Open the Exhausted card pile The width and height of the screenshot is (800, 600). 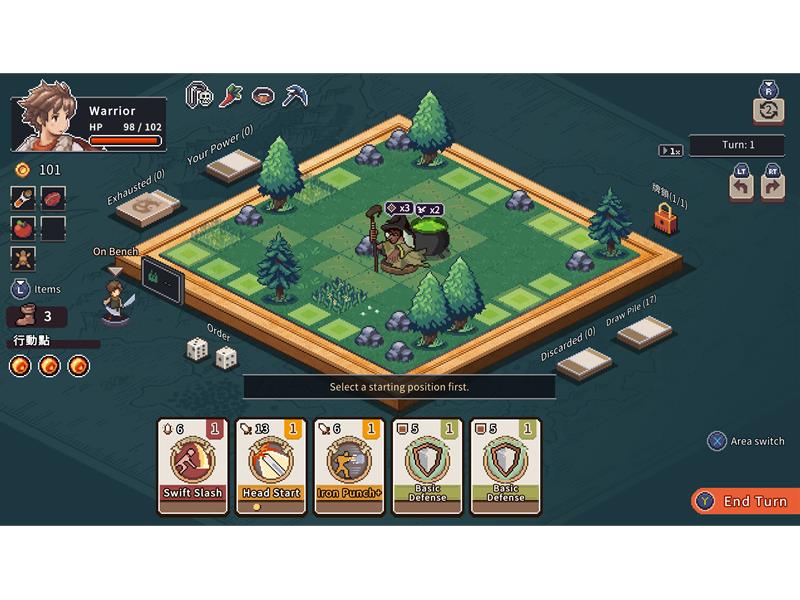(148, 207)
